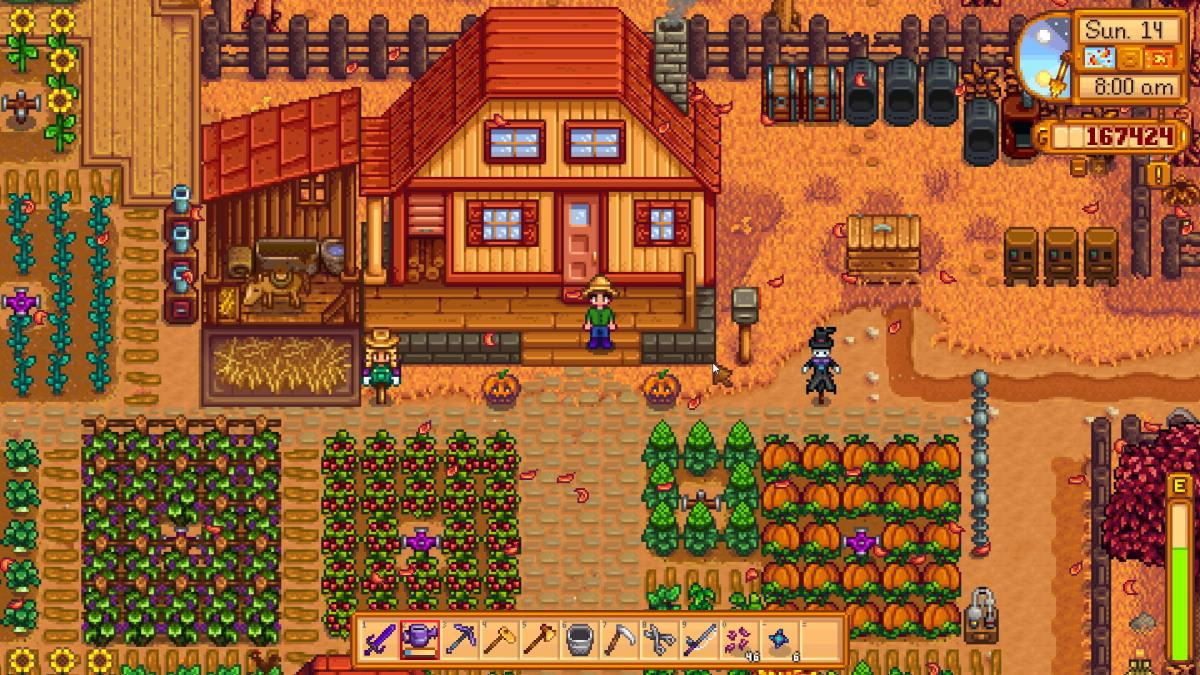Image resolution: width=1200 pixels, height=675 pixels.
Task: Choose the blue star item stack of 6
Action: [780, 639]
